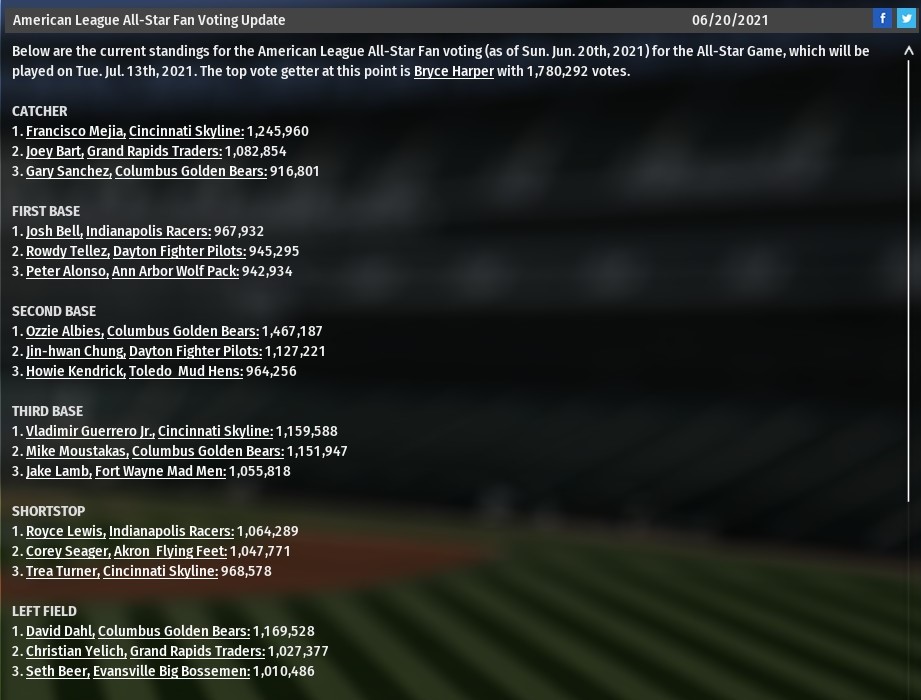Viewport: 921px width, 700px height.
Task: Open the Toledo Mud Hens team link
Action: click(x=186, y=371)
